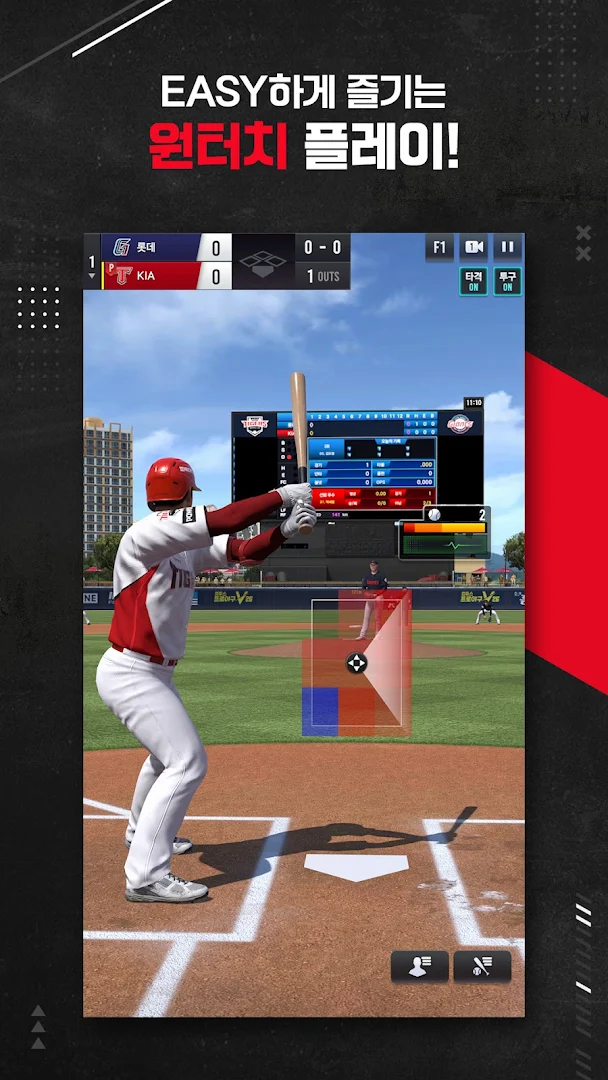Switch camera view with the camera icon
The width and height of the screenshot is (608, 1080).
coord(473,248)
